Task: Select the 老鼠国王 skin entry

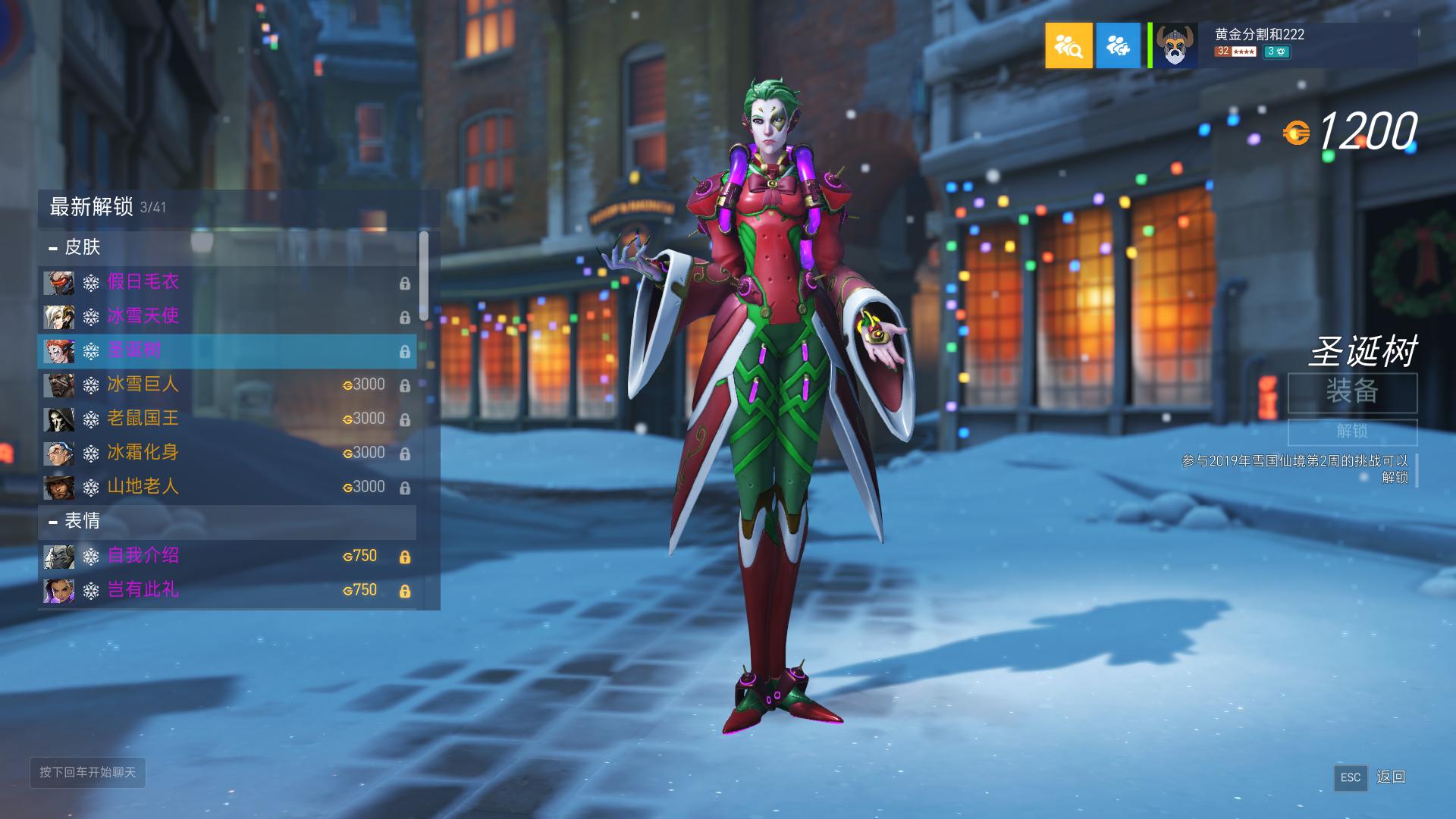Action: click(x=227, y=419)
